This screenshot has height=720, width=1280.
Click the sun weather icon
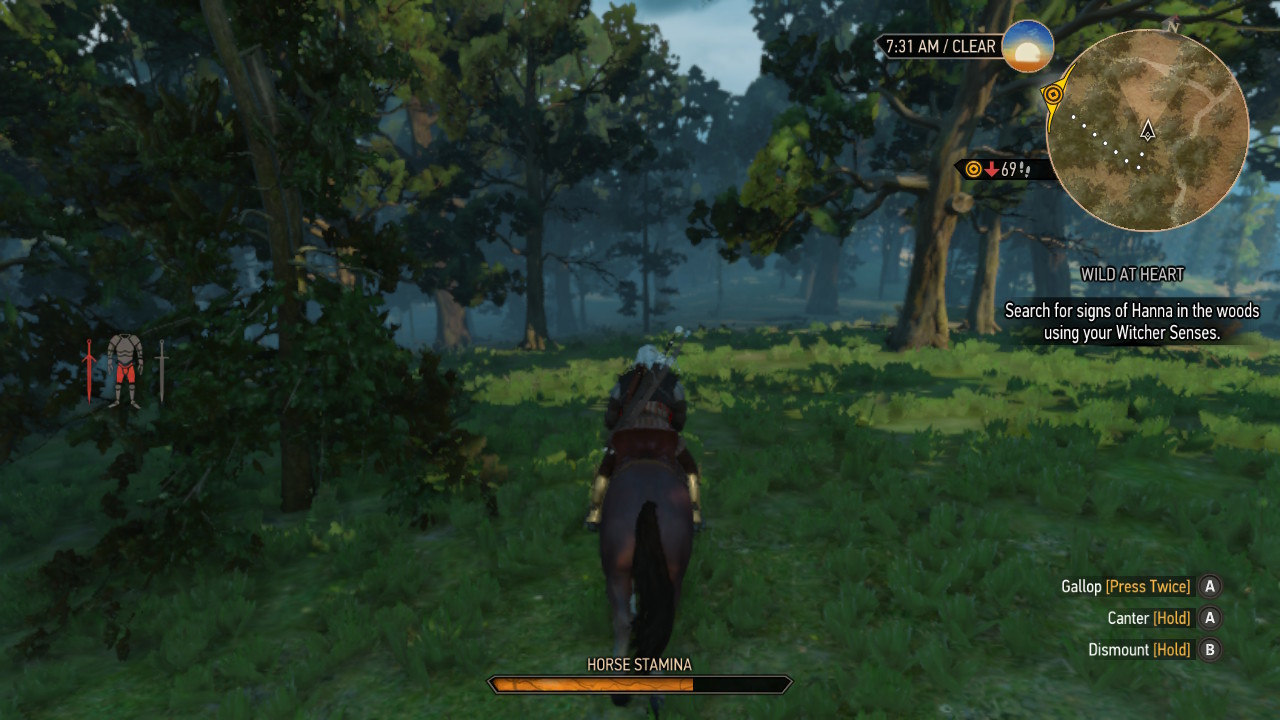pos(1027,46)
